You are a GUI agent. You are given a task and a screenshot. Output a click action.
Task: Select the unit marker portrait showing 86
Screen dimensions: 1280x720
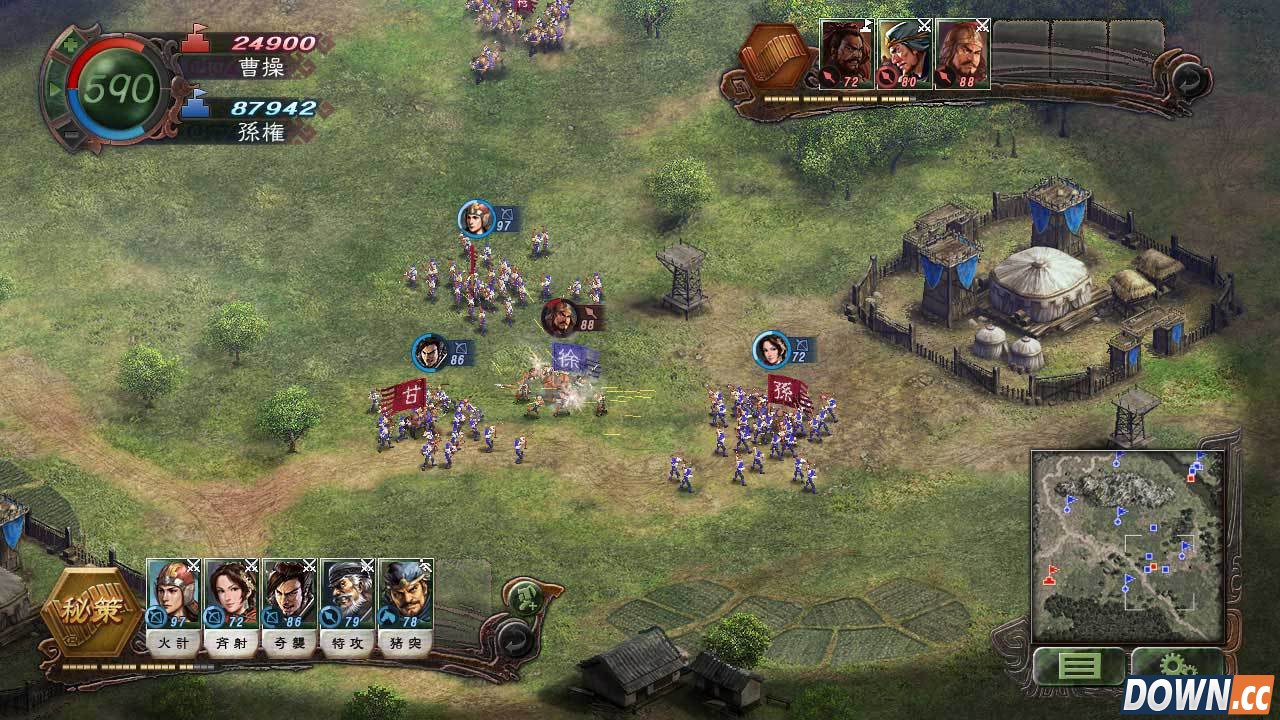[x=431, y=352]
